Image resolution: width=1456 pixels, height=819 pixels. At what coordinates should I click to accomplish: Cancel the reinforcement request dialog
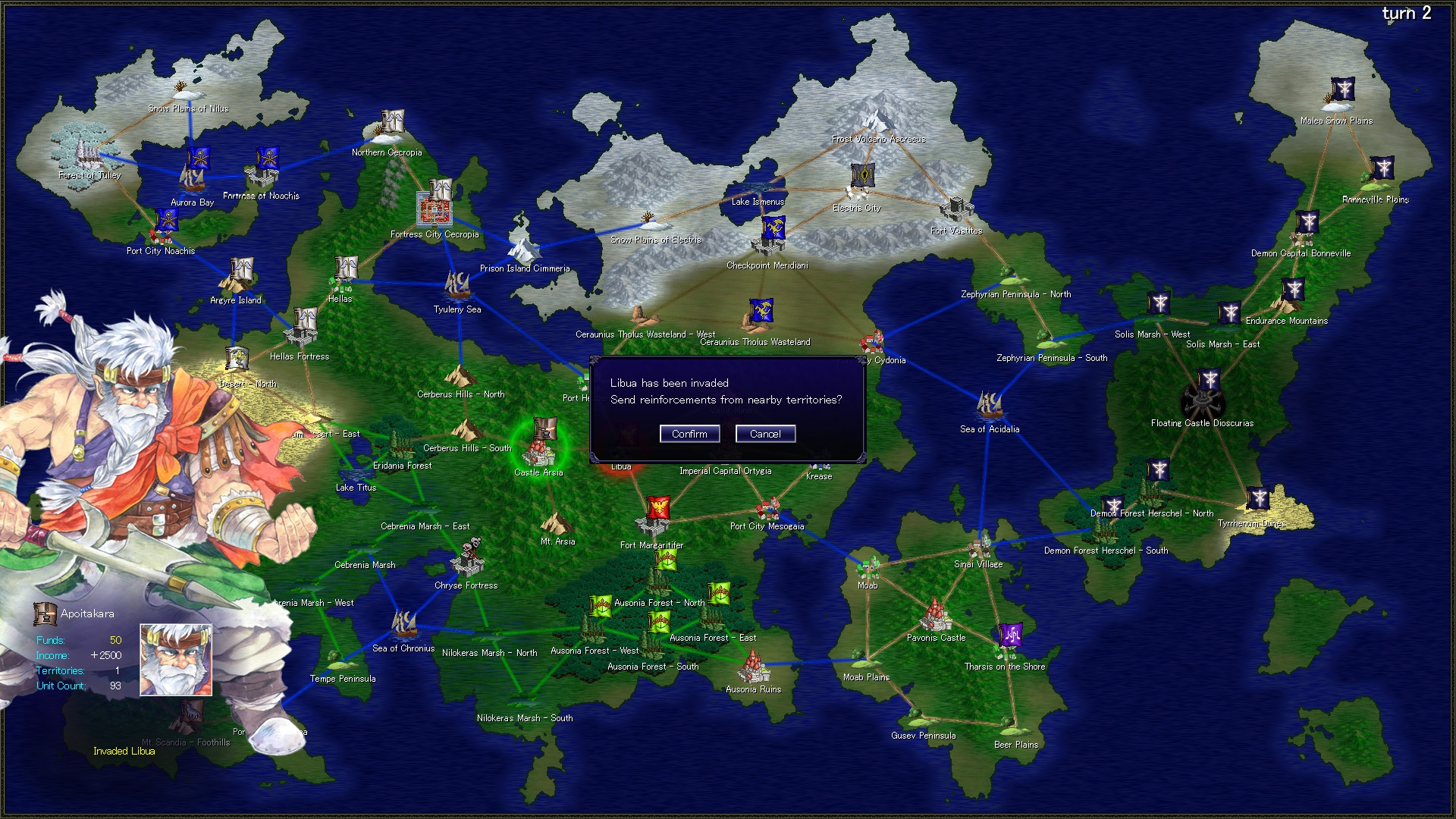click(x=765, y=434)
